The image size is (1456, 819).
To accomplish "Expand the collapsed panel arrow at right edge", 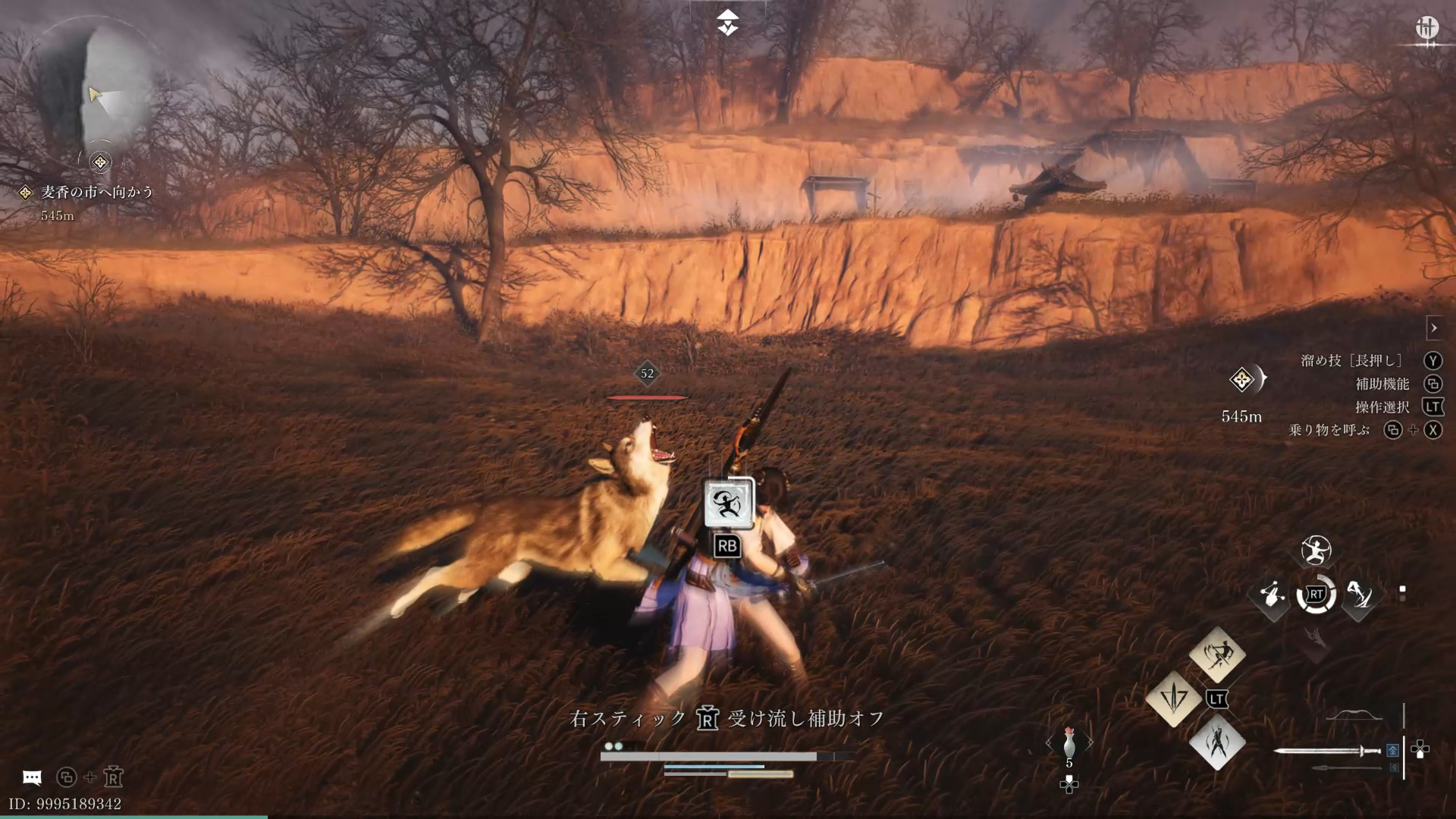I will (x=1436, y=328).
